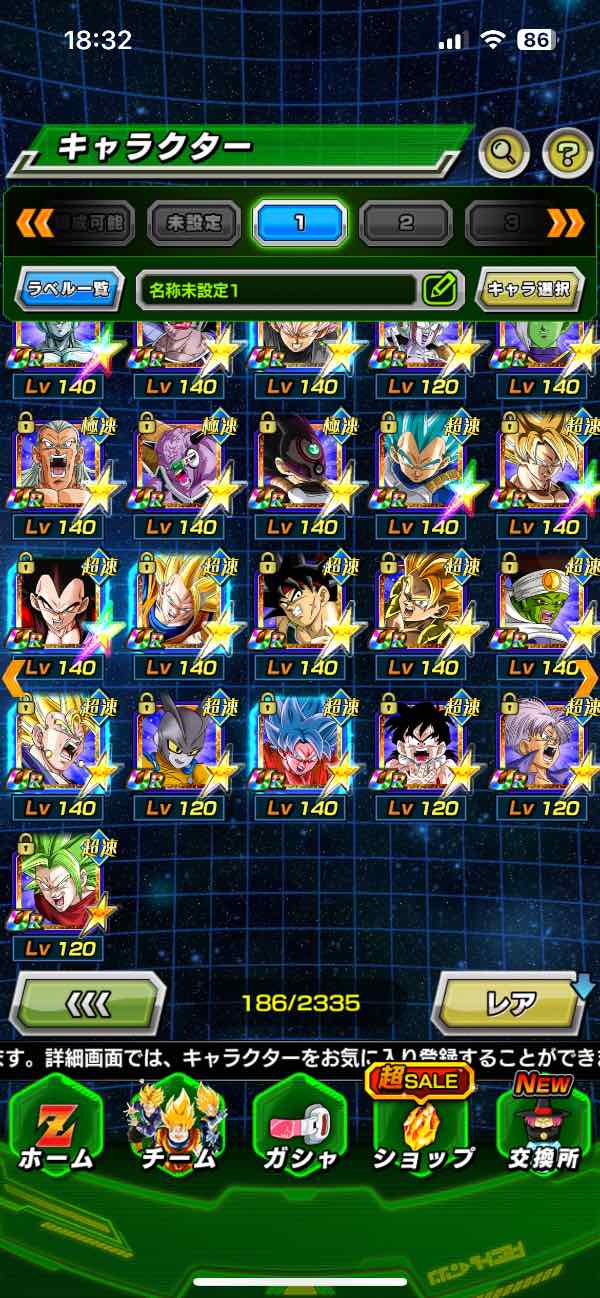Select the Paikuhan character card with turban
600x1298 pixels.
click(x=545, y=603)
